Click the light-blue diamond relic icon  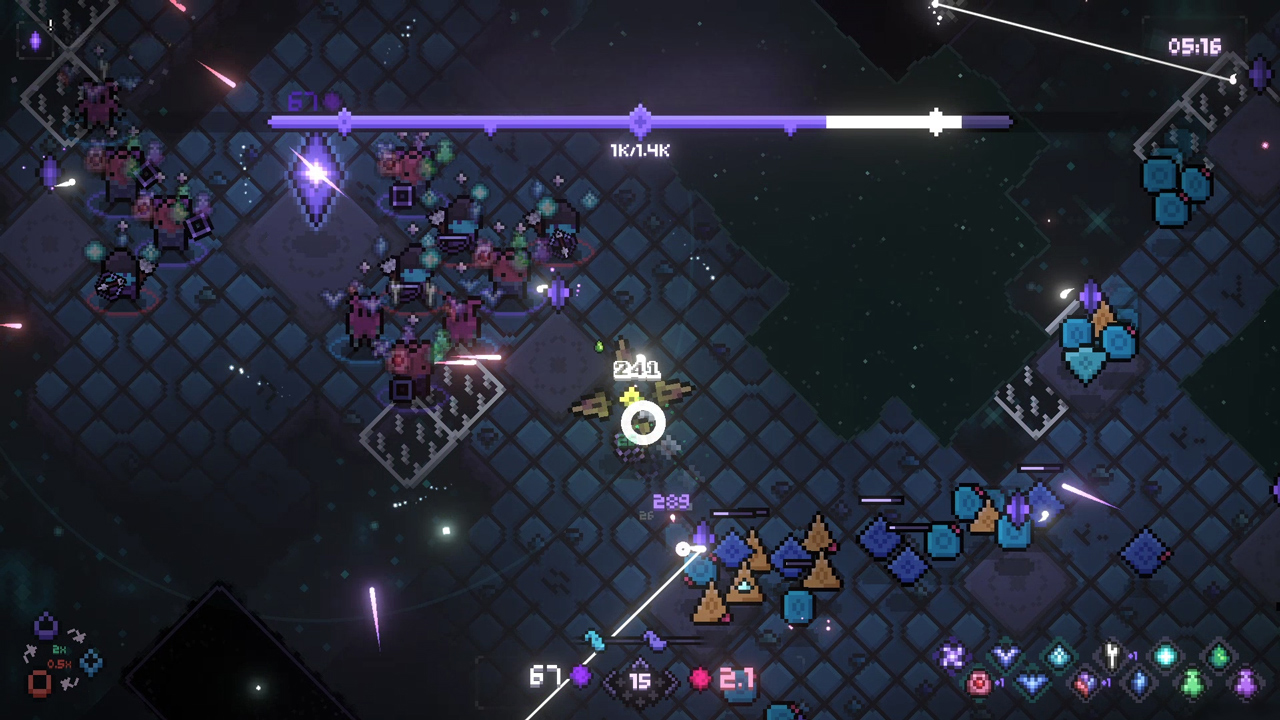click(1057, 655)
